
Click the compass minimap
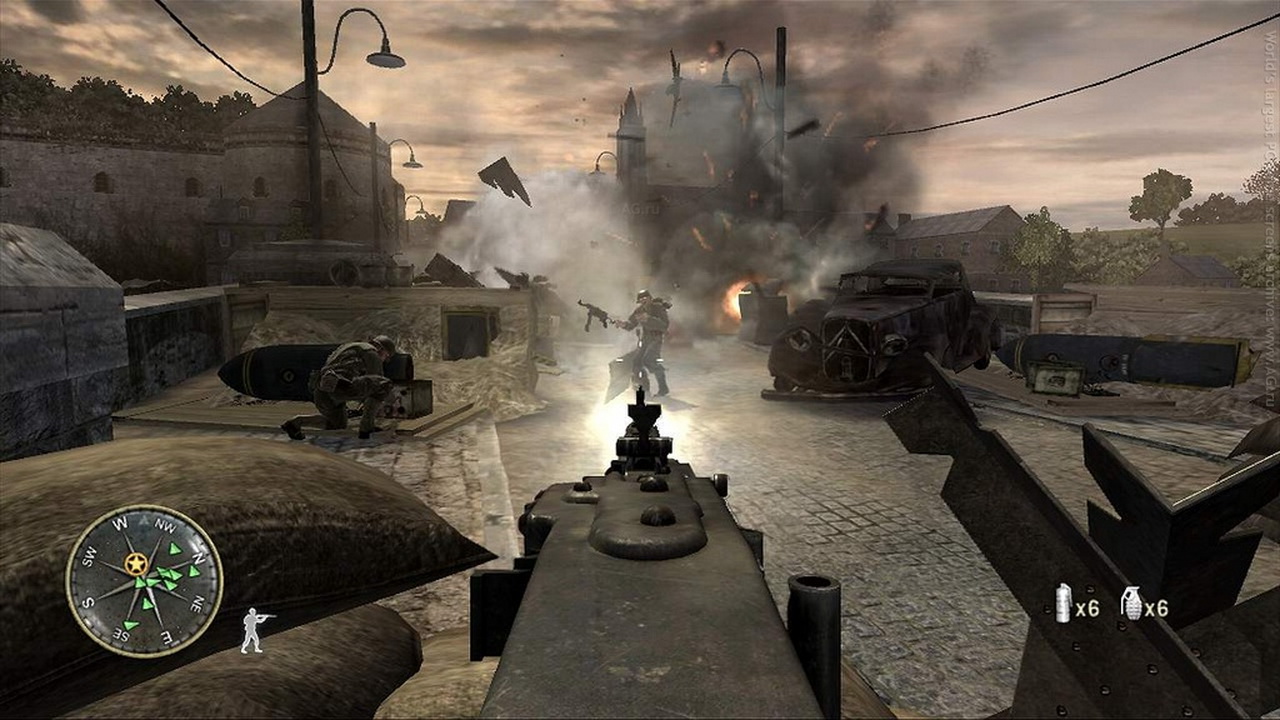144,581
